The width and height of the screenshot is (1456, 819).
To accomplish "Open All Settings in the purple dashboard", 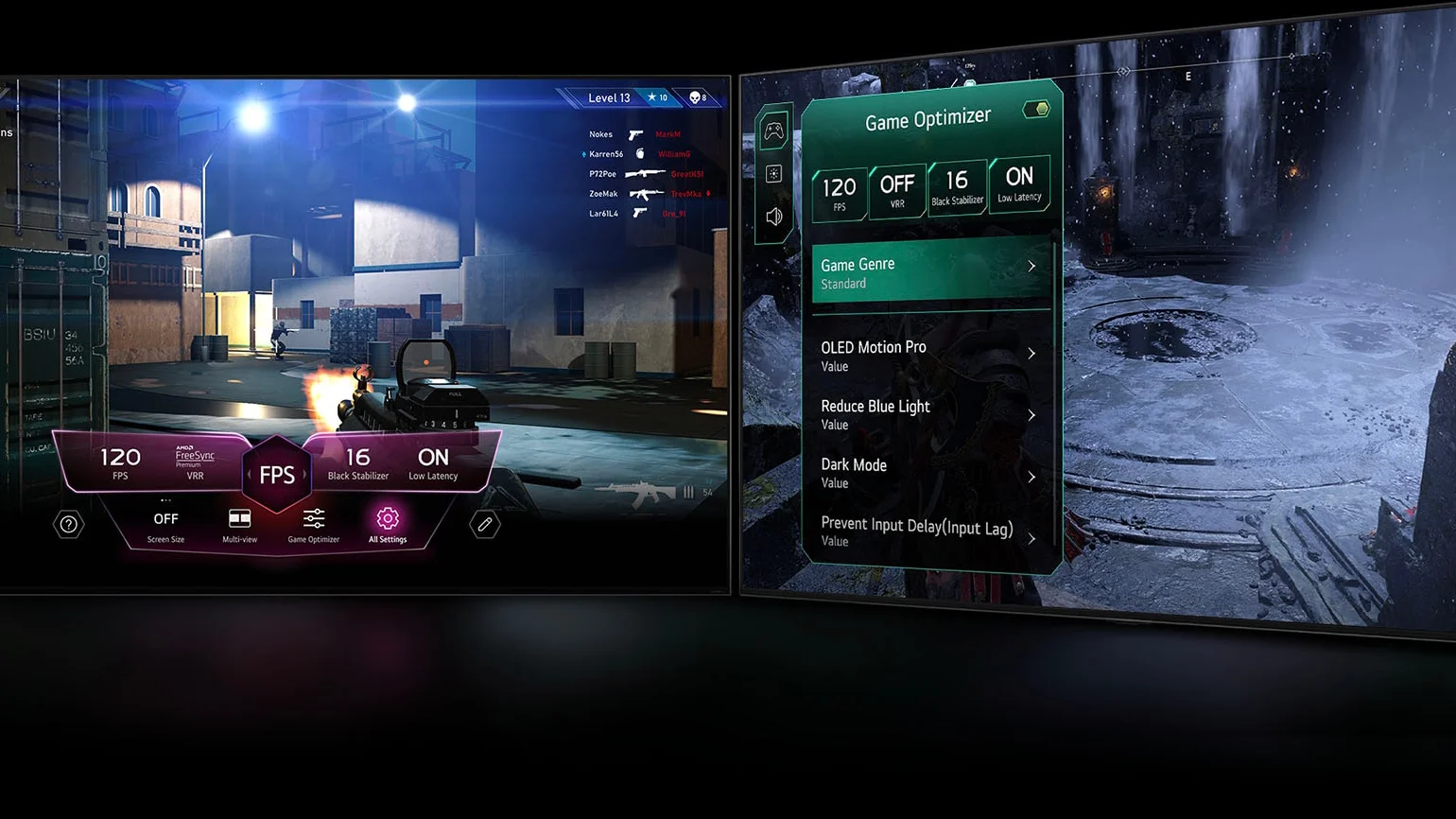I will click(x=388, y=525).
